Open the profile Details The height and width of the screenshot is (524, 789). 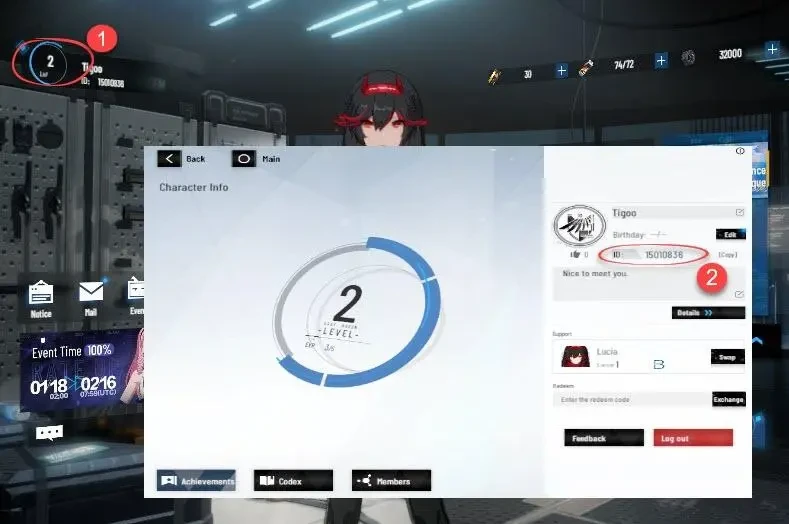(x=708, y=312)
